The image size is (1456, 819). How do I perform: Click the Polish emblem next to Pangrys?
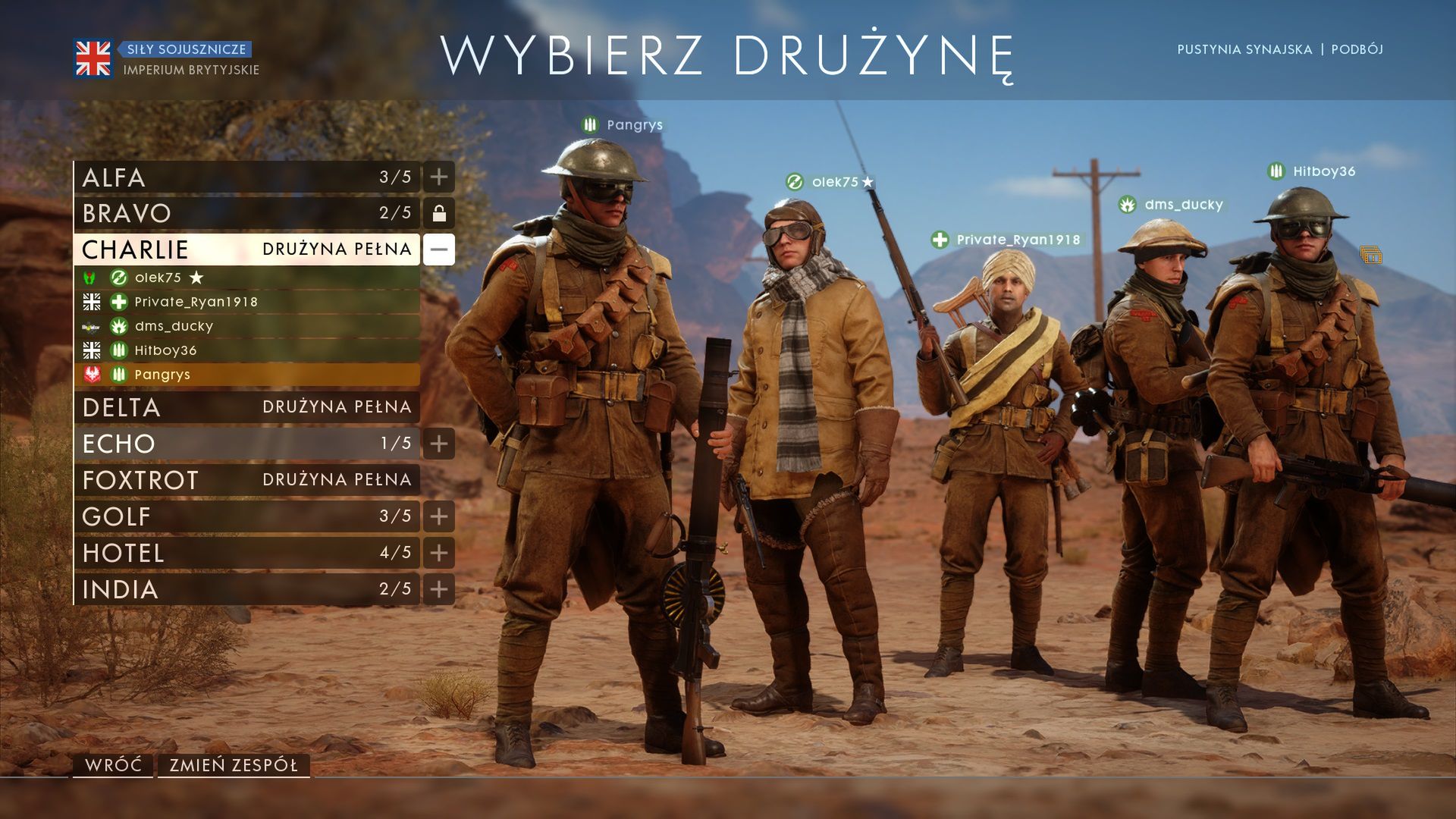(x=91, y=375)
